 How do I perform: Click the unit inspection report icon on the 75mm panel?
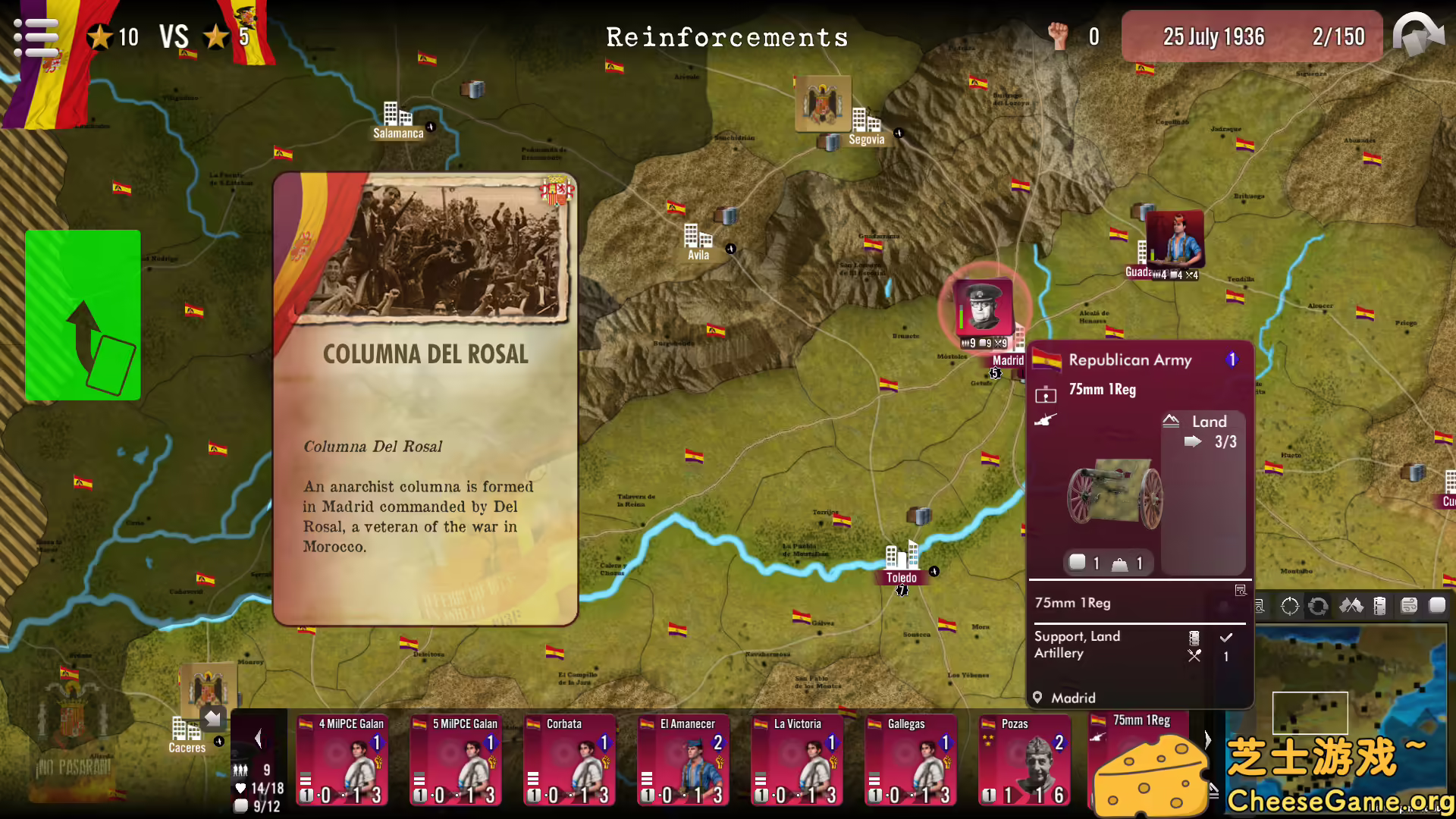coord(1238,590)
